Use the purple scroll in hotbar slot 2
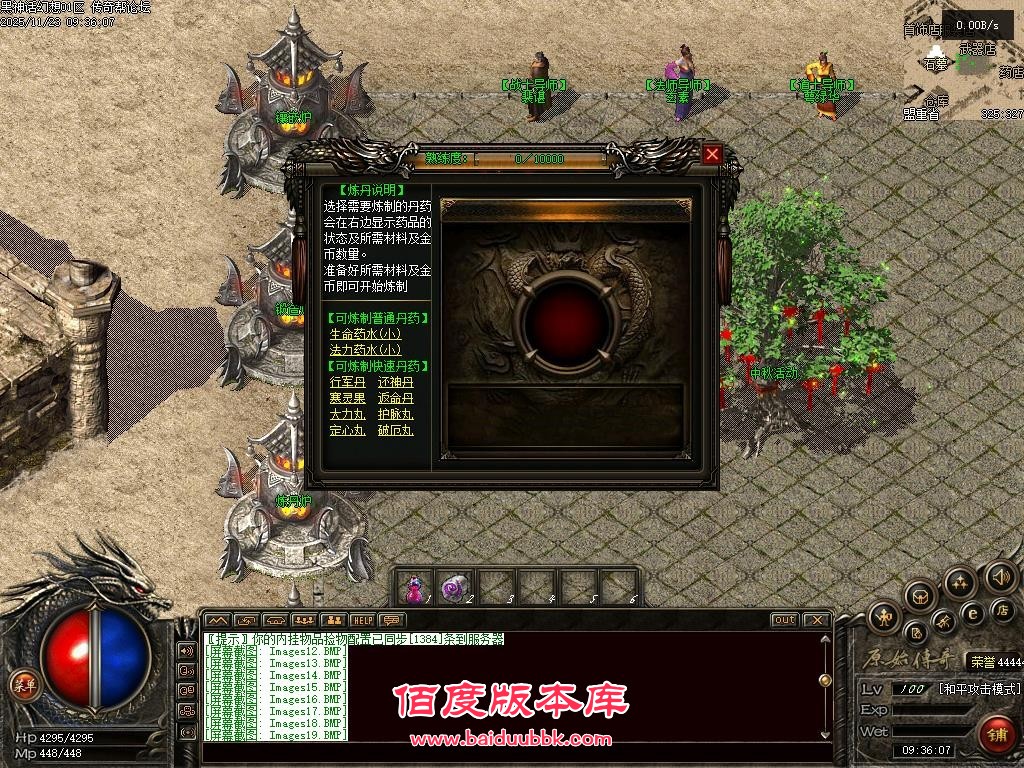This screenshot has height=768, width=1024. coord(455,587)
